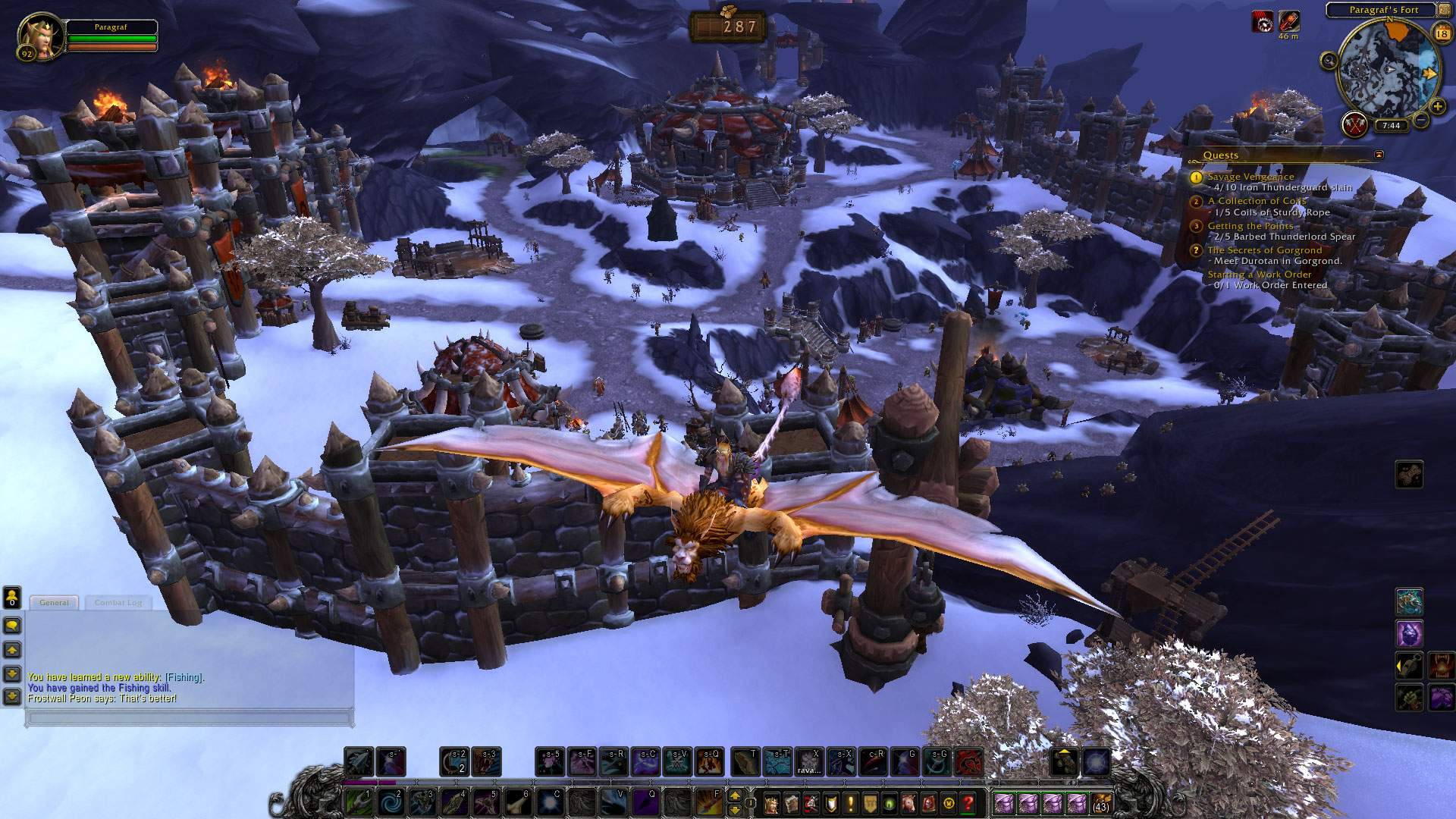Open the minimap tracking magnifier button
The image size is (1456, 819).
1329,61
